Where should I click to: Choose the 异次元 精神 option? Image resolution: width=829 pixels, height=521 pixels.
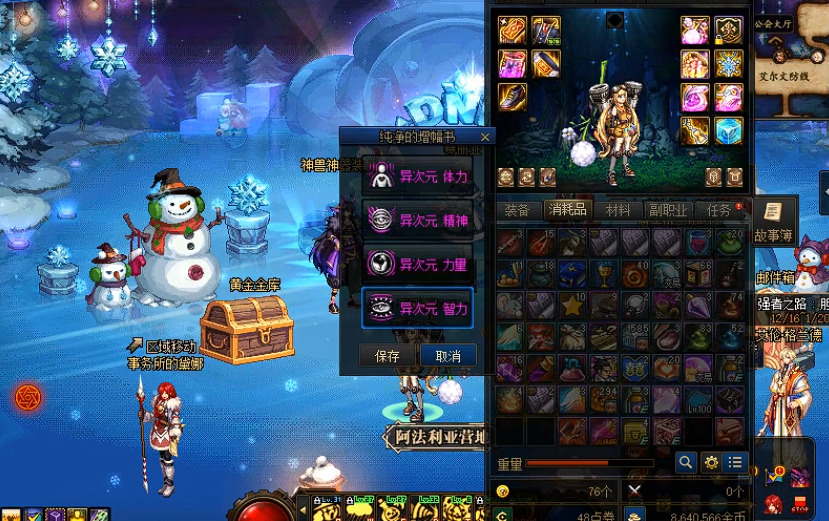pos(417,220)
